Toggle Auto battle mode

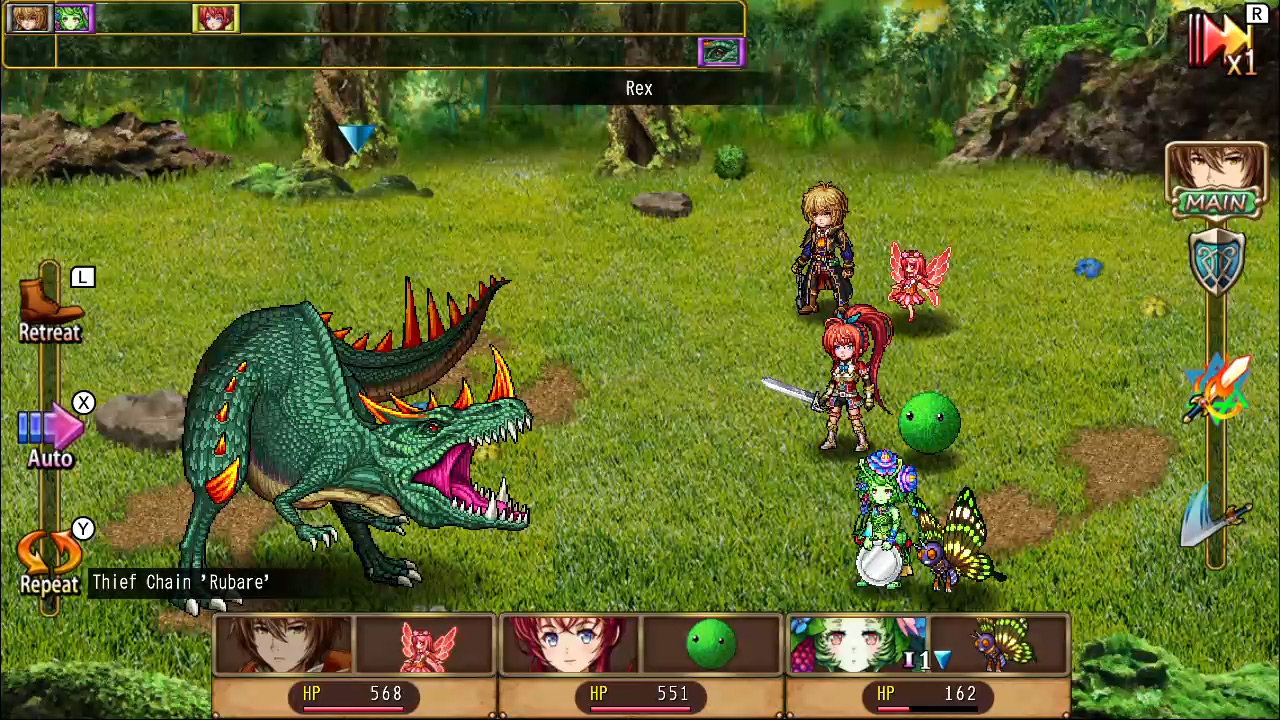tap(49, 430)
